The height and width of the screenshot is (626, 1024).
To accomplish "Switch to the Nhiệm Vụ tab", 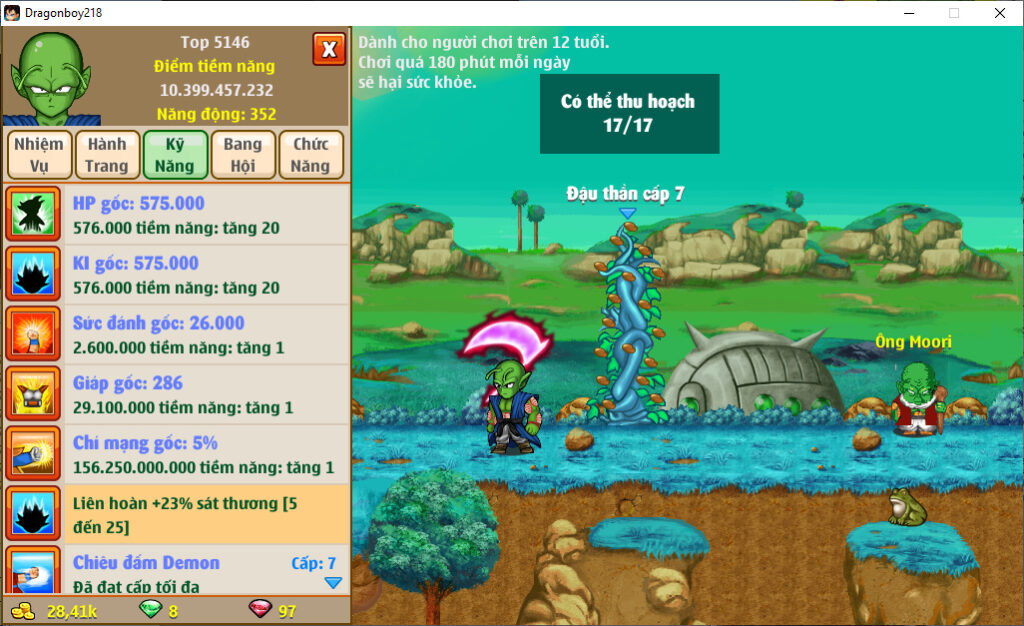I will (39, 155).
